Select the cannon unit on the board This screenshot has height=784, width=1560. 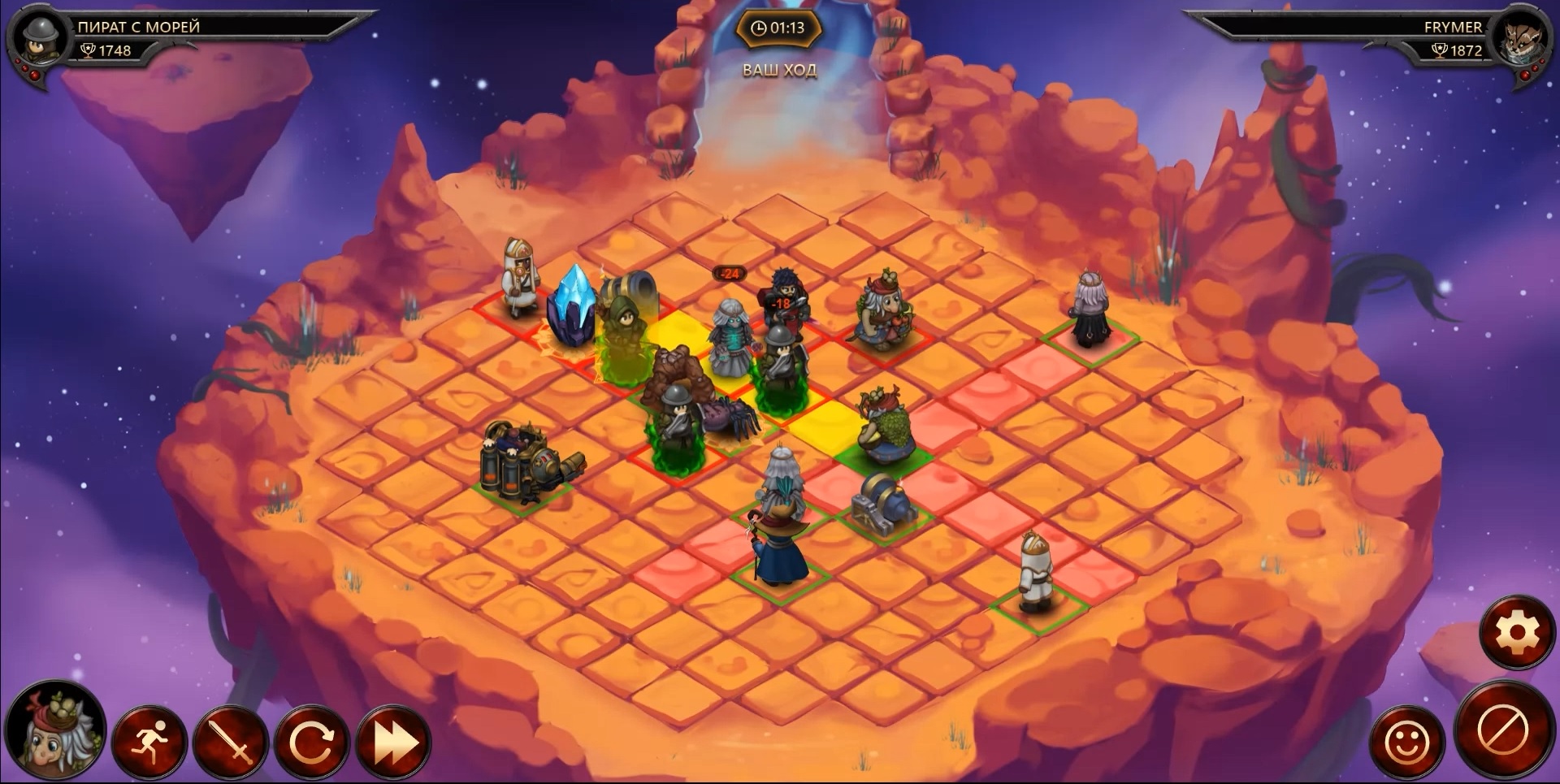click(882, 502)
